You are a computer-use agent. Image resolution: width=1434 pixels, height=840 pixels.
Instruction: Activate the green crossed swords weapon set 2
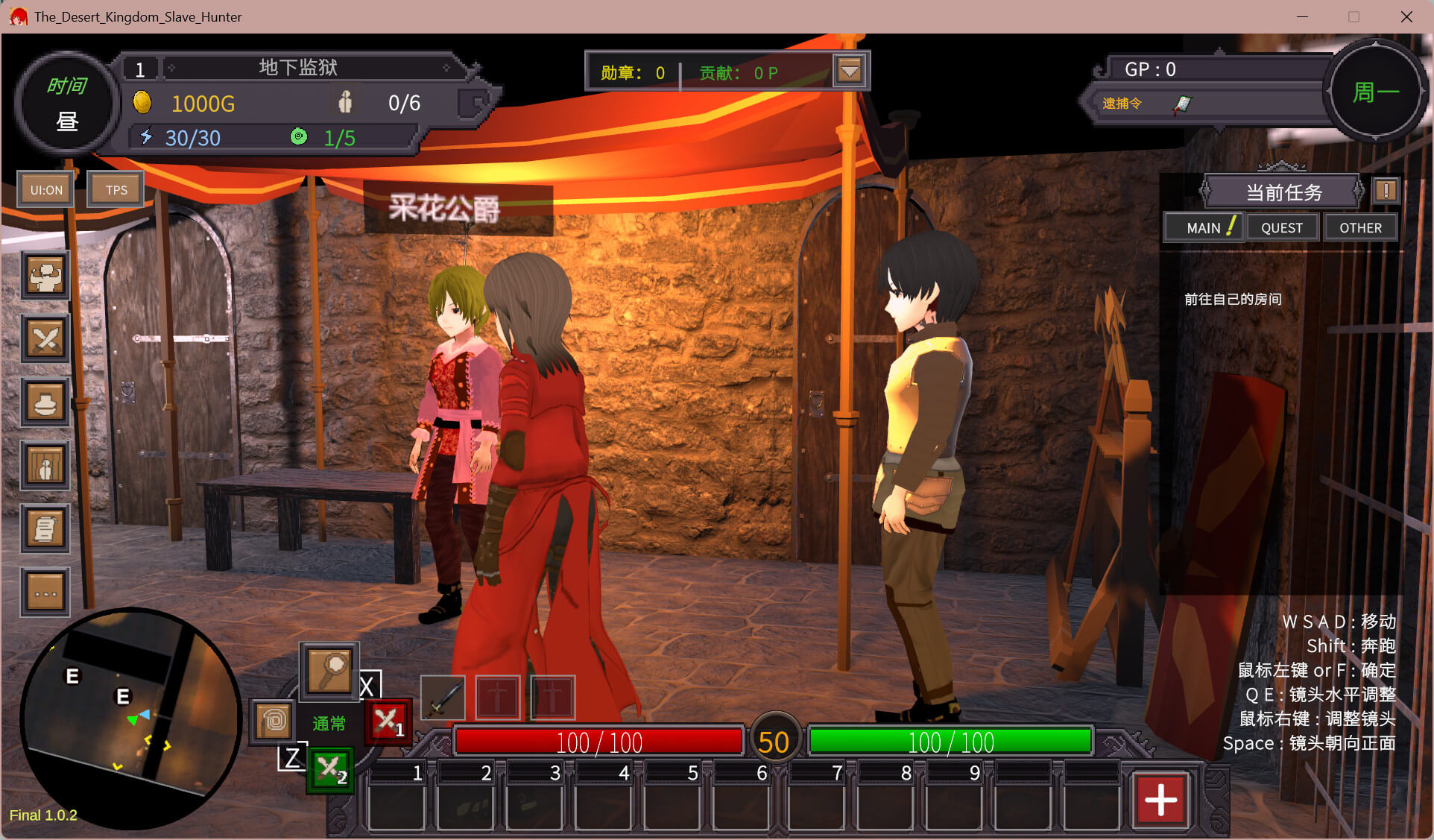coord(330,770)
